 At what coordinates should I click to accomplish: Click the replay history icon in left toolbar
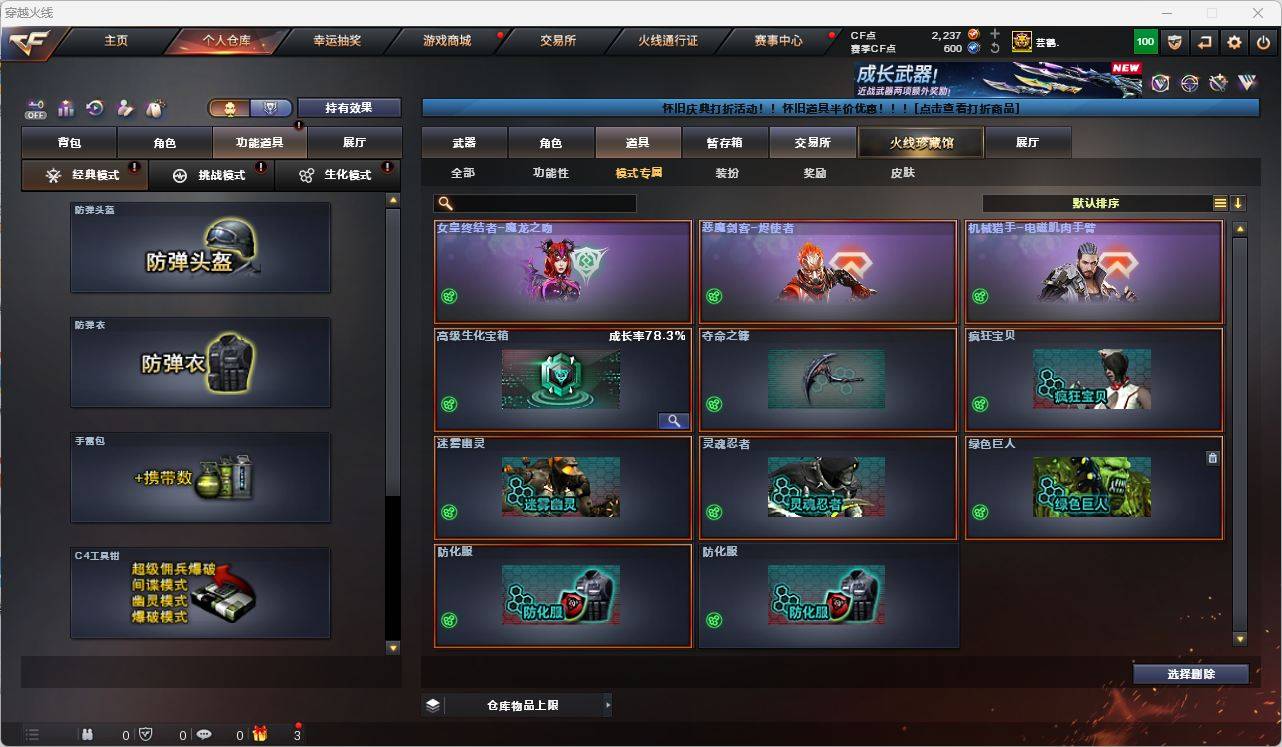click(x=94, y=107)
